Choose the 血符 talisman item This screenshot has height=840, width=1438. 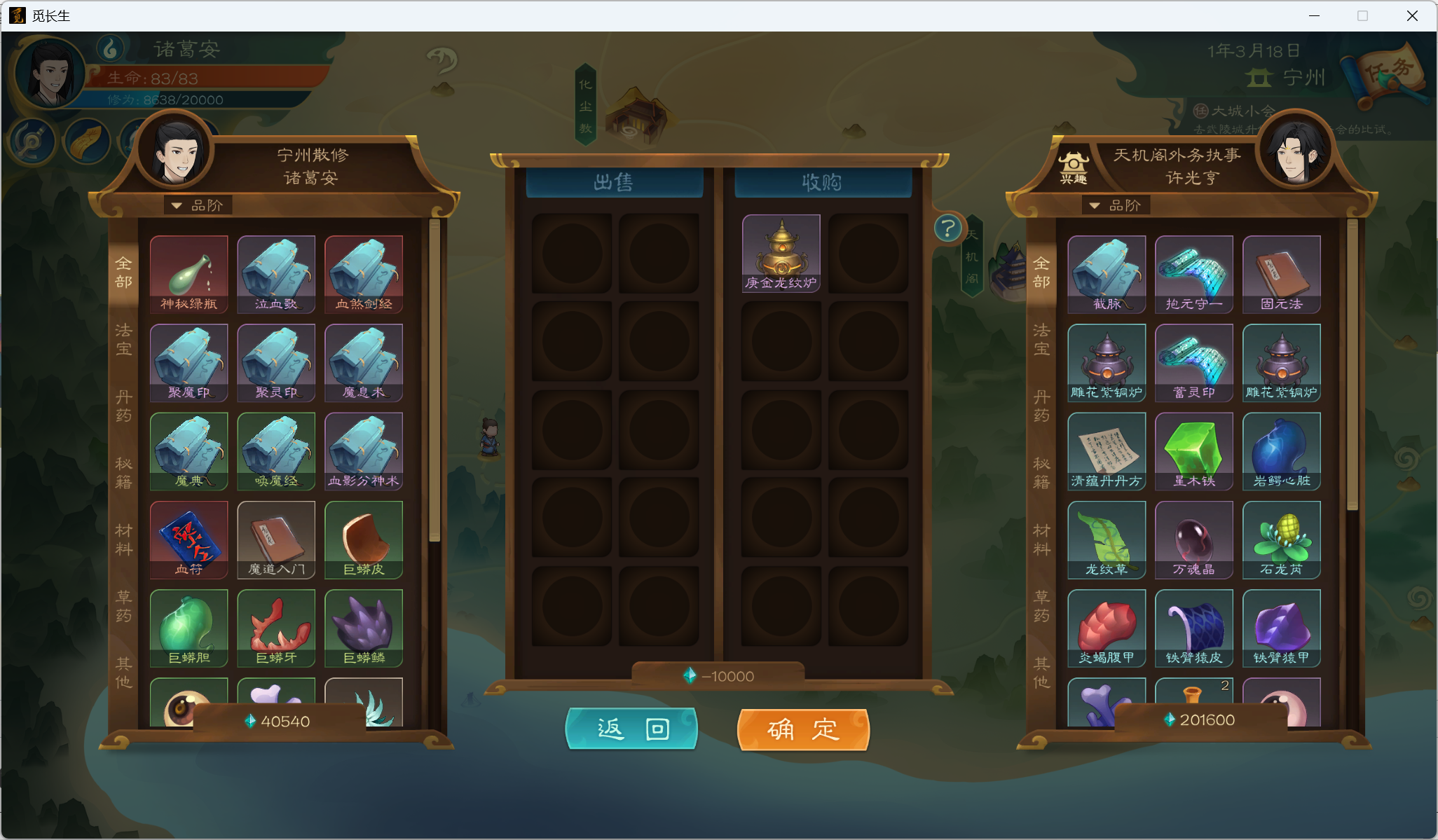tap(189, 539)
